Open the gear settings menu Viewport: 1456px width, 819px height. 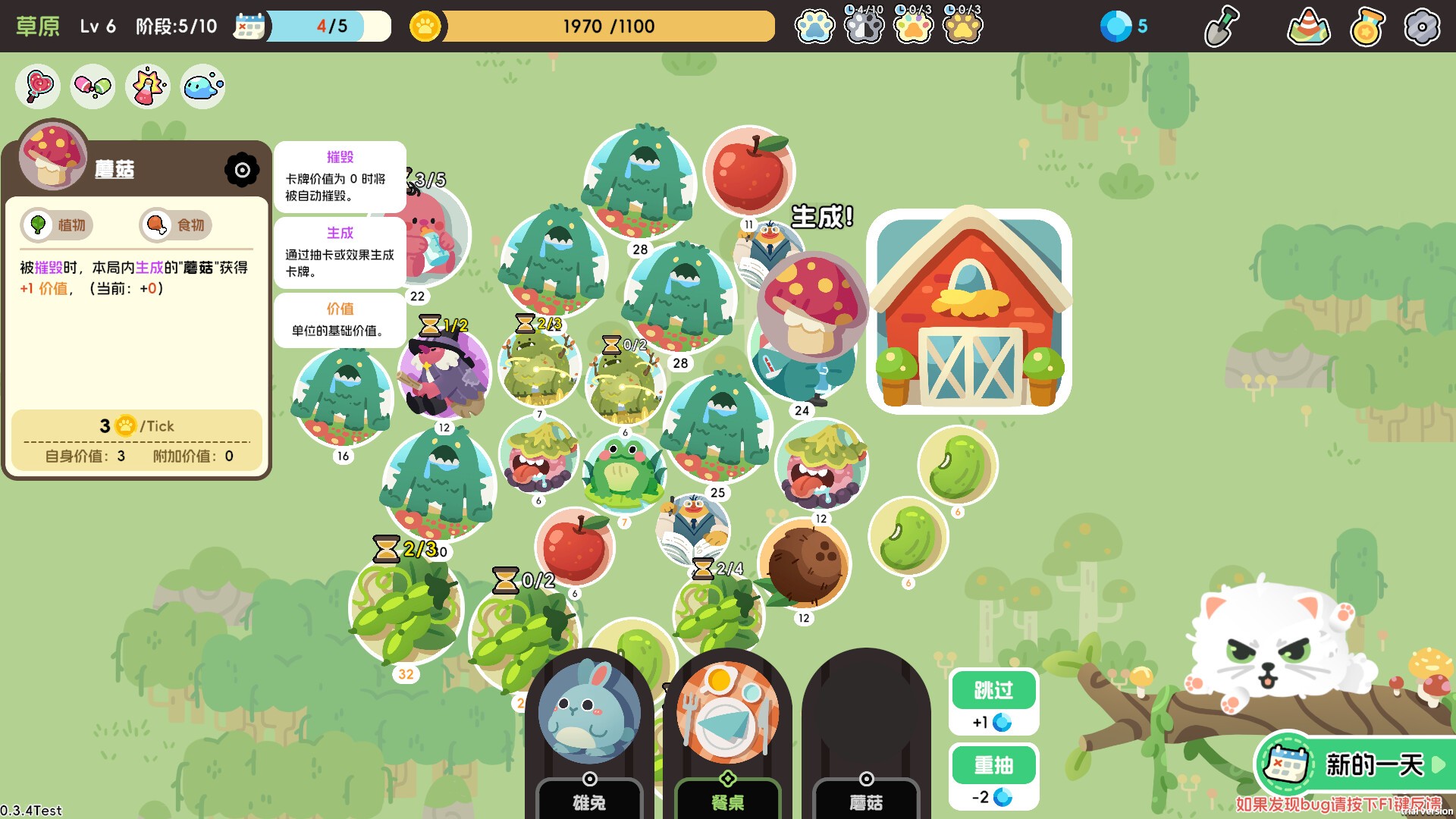pyautogui.click(x=1421, y=27)
